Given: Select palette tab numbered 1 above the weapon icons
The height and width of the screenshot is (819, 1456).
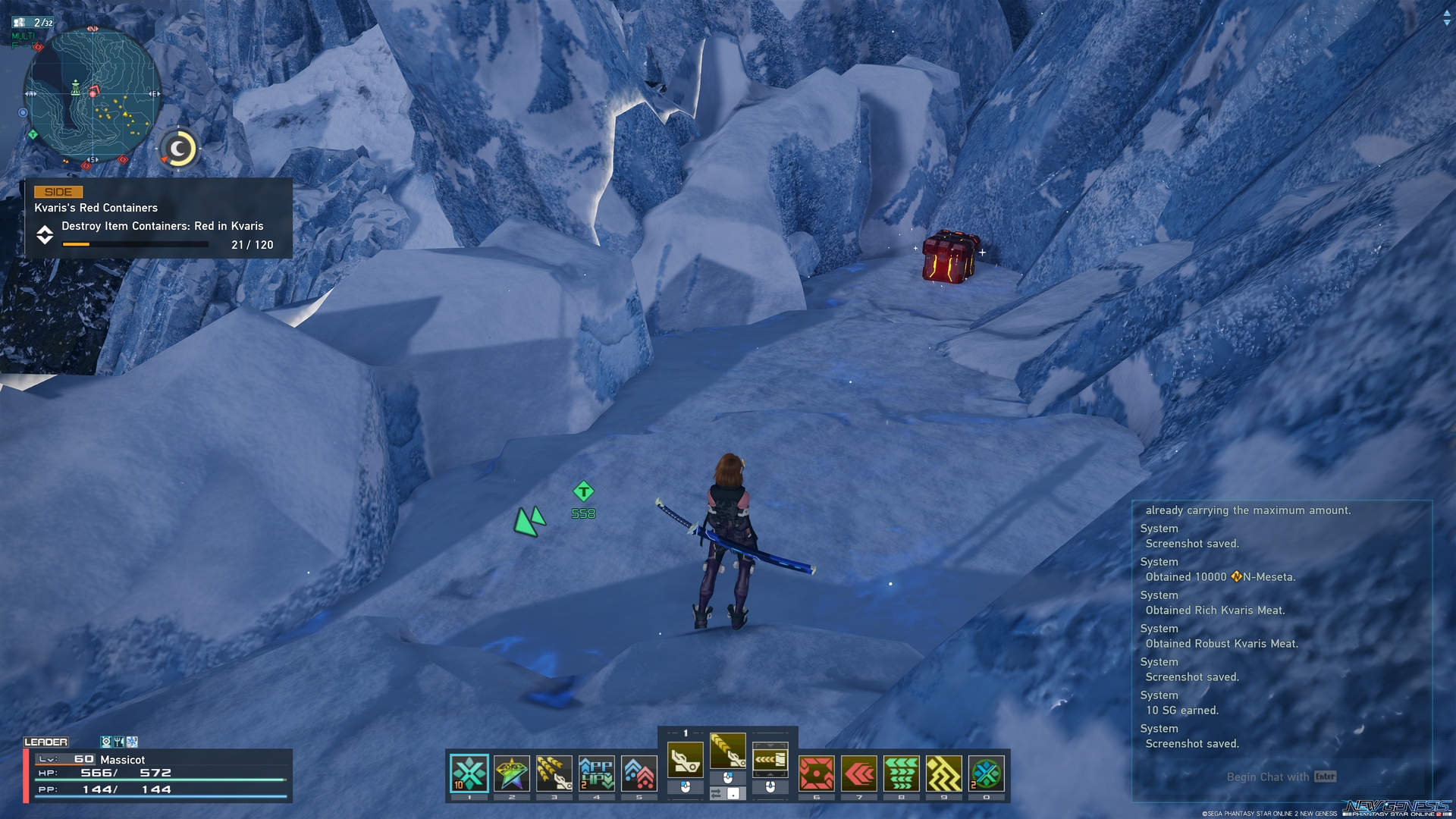Looking at the screenshot, I should pos(687,732).
